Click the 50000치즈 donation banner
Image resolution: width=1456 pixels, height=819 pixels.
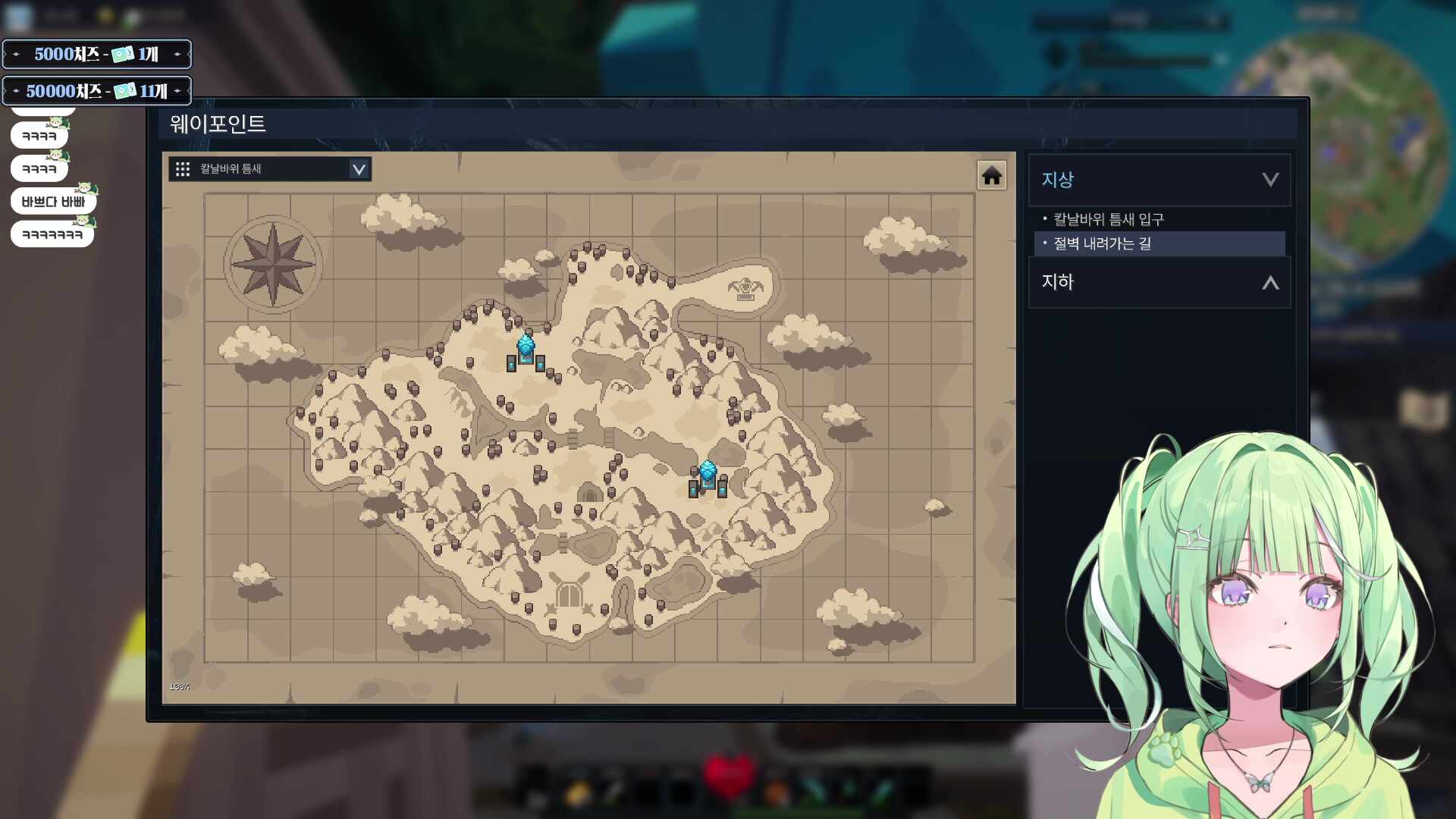96,91
